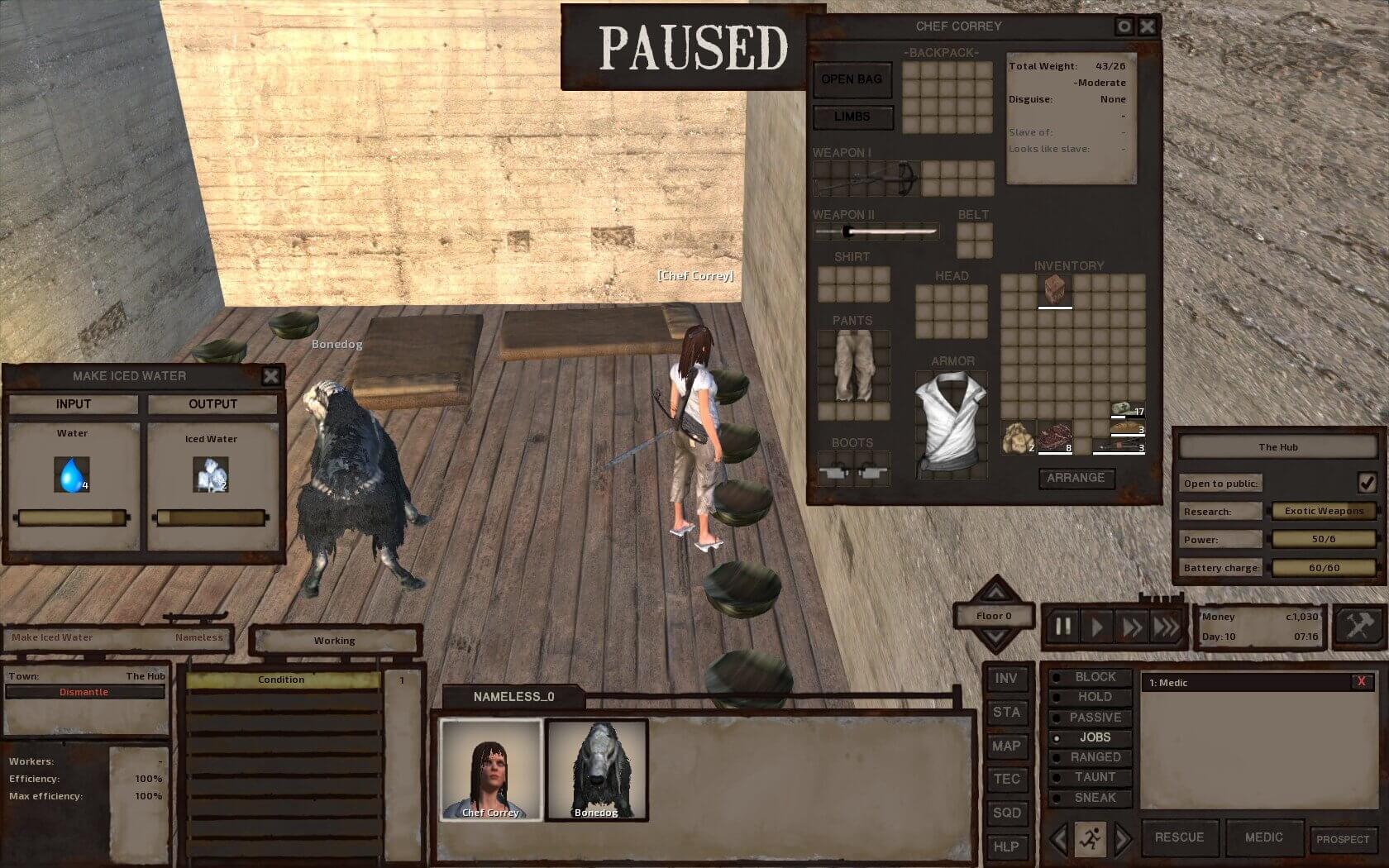Set game speed to normal play
The width and height of the screenshot is (1389, 868).
[1097, 627]
